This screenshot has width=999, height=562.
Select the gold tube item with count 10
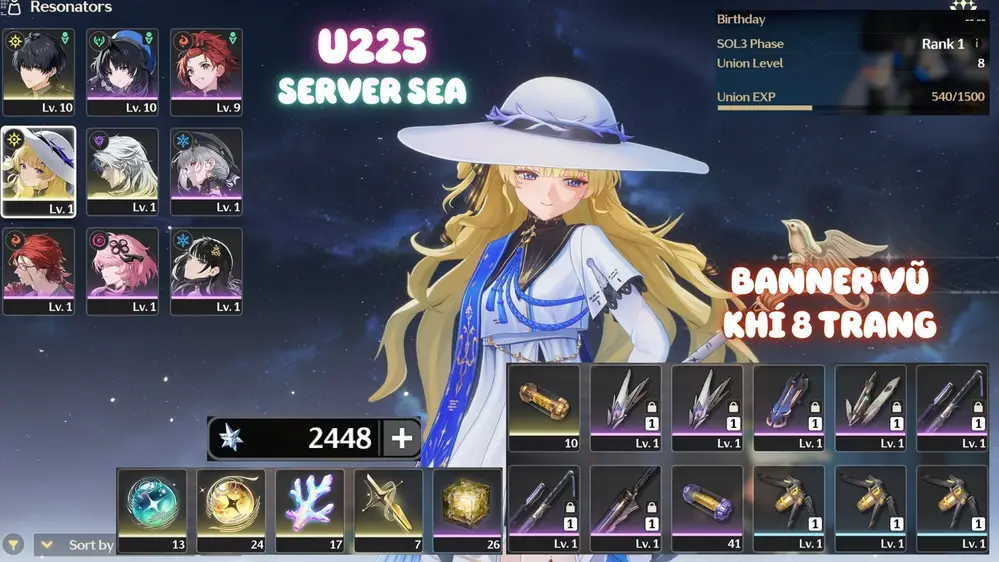pyautogui.click(x=544, y=408)
